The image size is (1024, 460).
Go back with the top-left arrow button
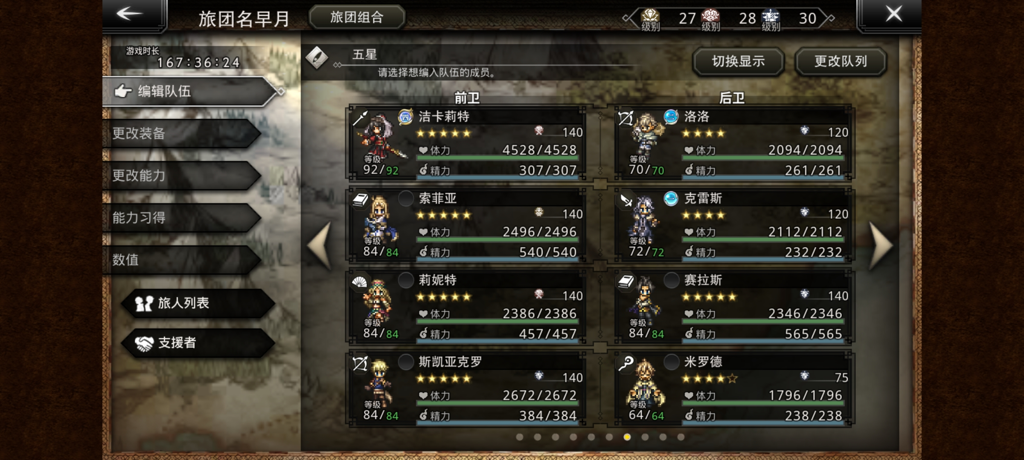pos(134,14)
